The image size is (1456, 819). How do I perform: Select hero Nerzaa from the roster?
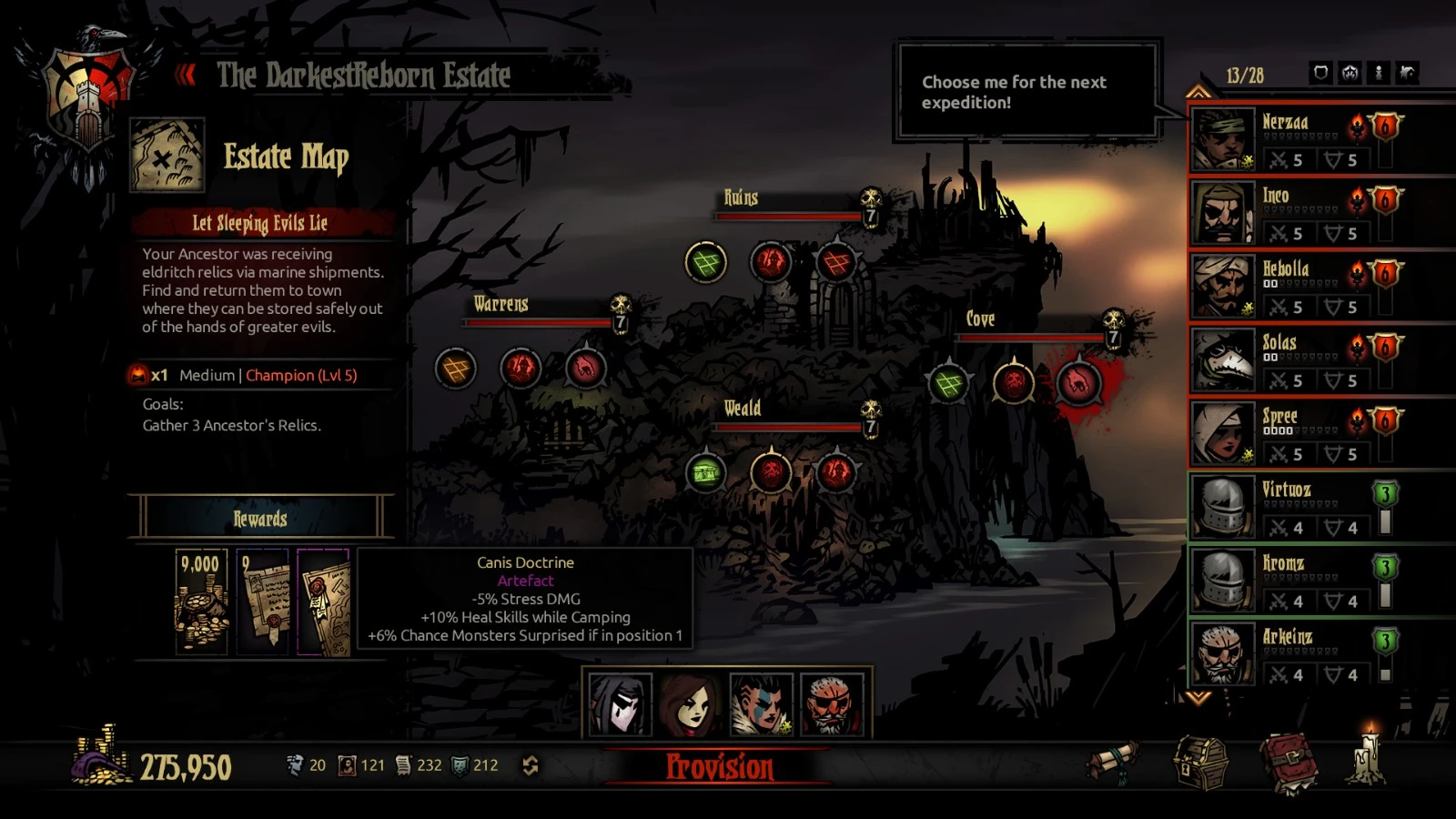1223,138
